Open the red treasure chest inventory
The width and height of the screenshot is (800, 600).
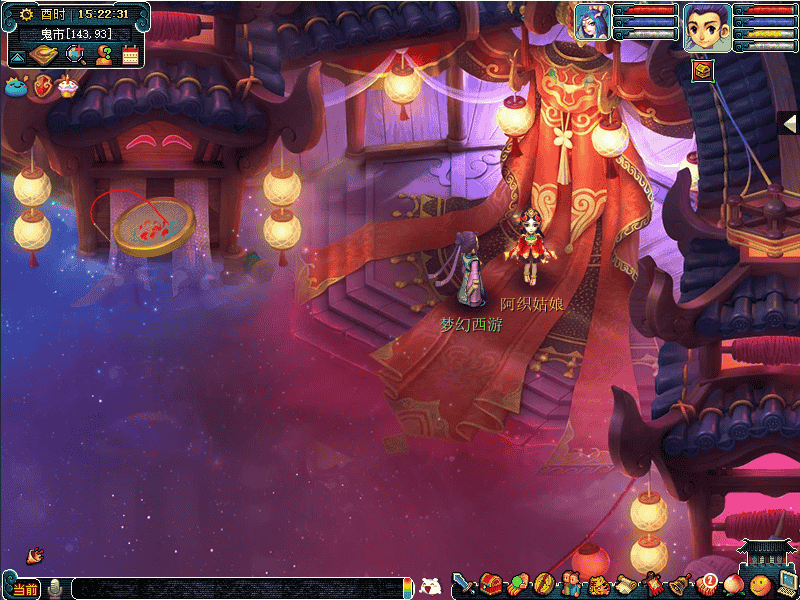click(490, 583)
